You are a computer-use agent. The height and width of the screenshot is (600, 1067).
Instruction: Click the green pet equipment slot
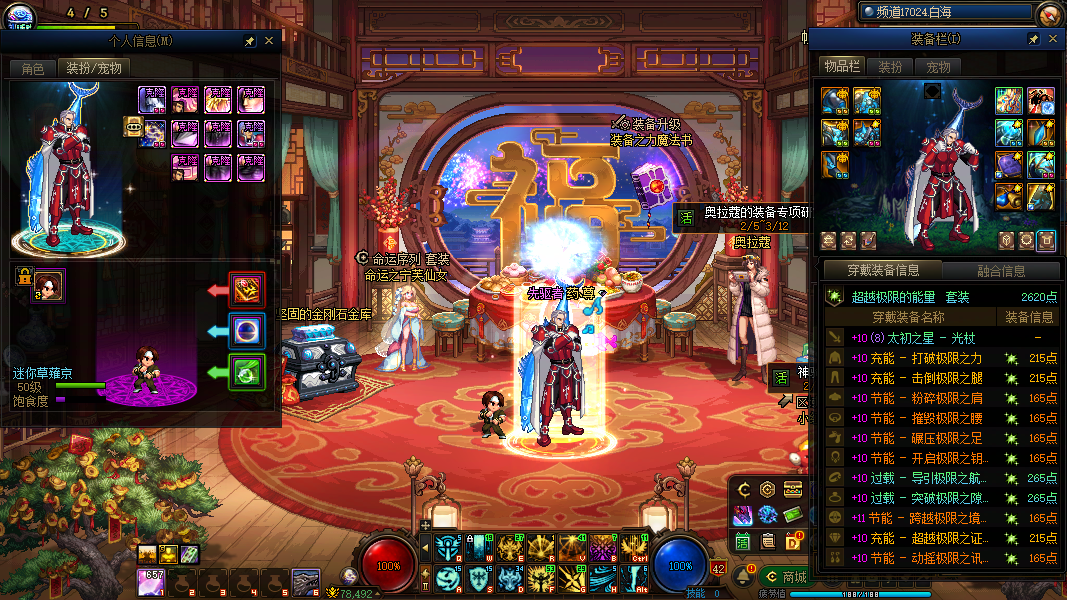[246, 372]
